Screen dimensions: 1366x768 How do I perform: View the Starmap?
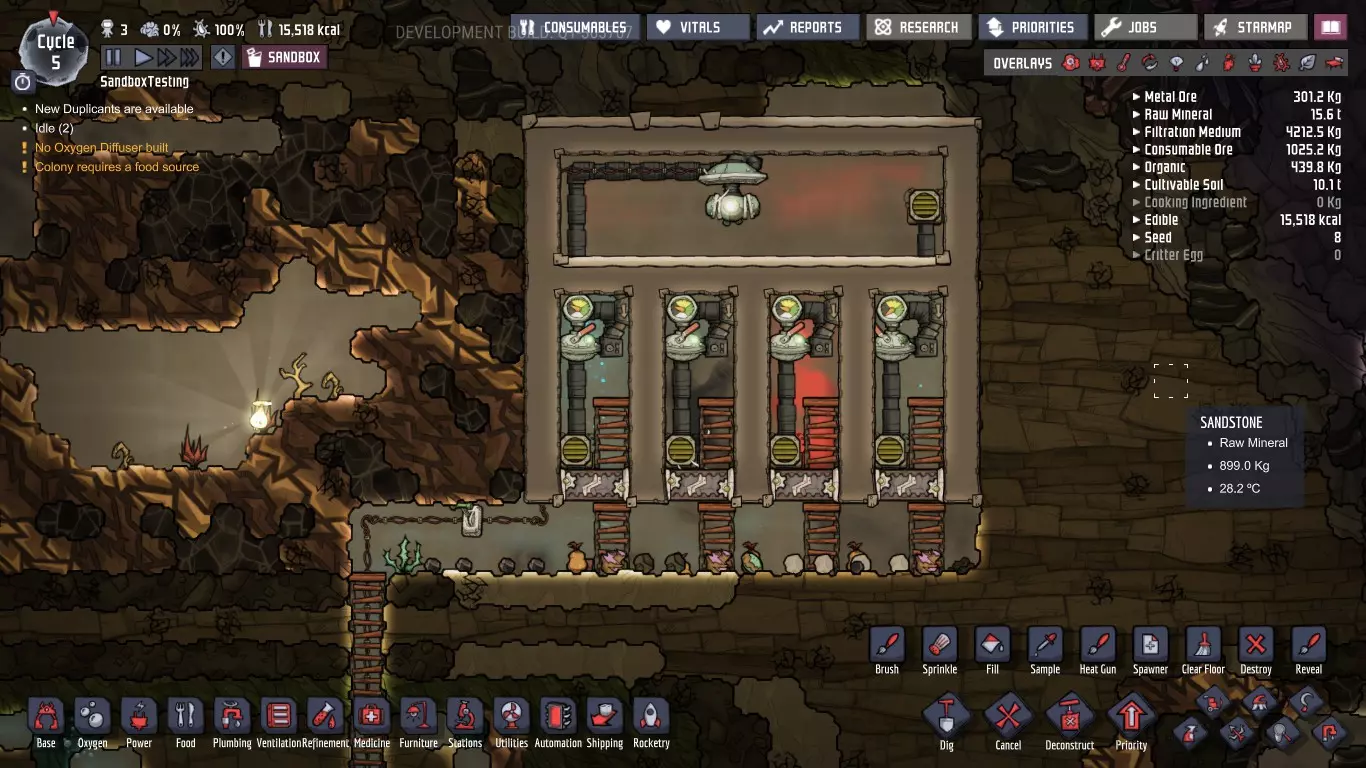pos(1254,27)
